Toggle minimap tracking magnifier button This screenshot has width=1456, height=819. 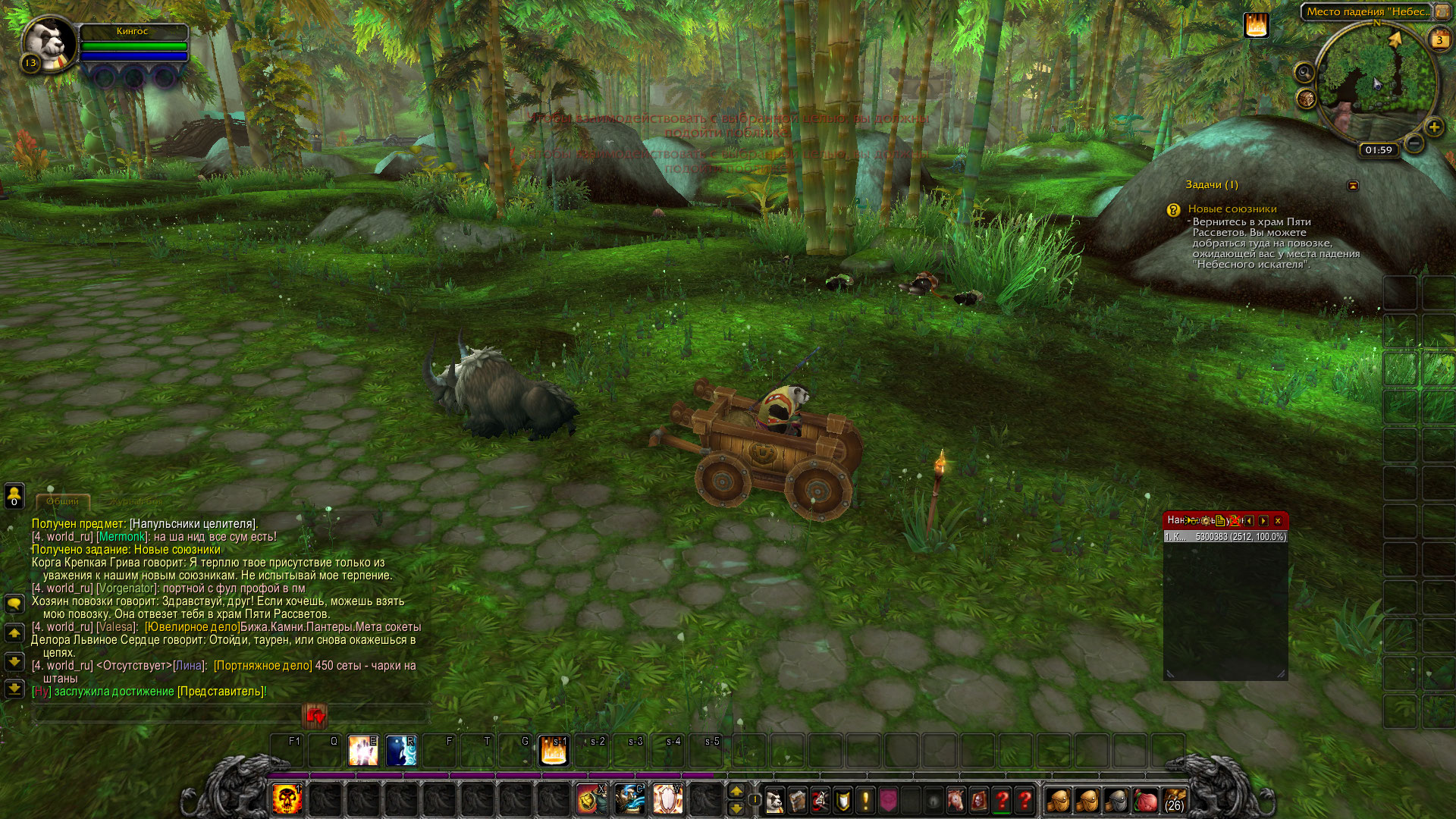(x=1304, y=73)
